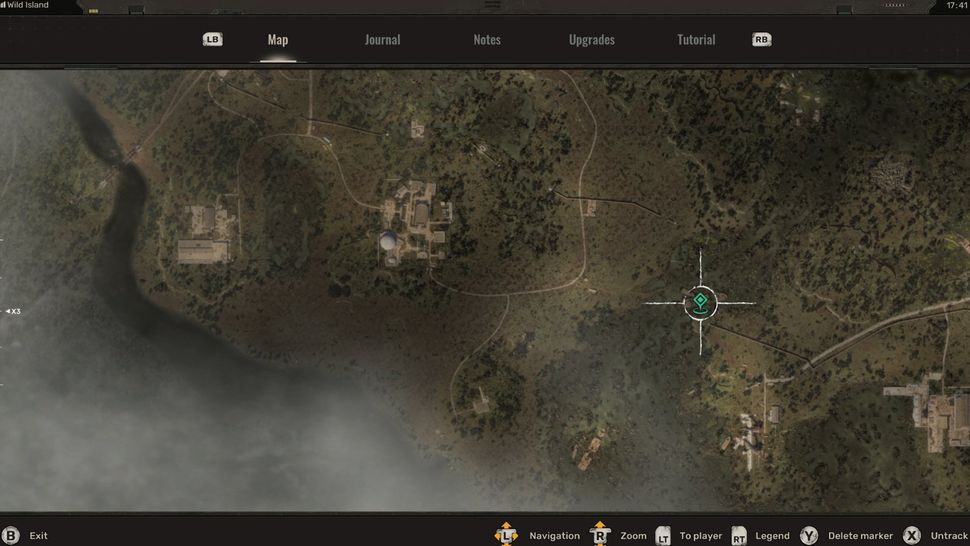Choose the To player option
The height and width of the screenshot is (546, 970).
[700, 536]
